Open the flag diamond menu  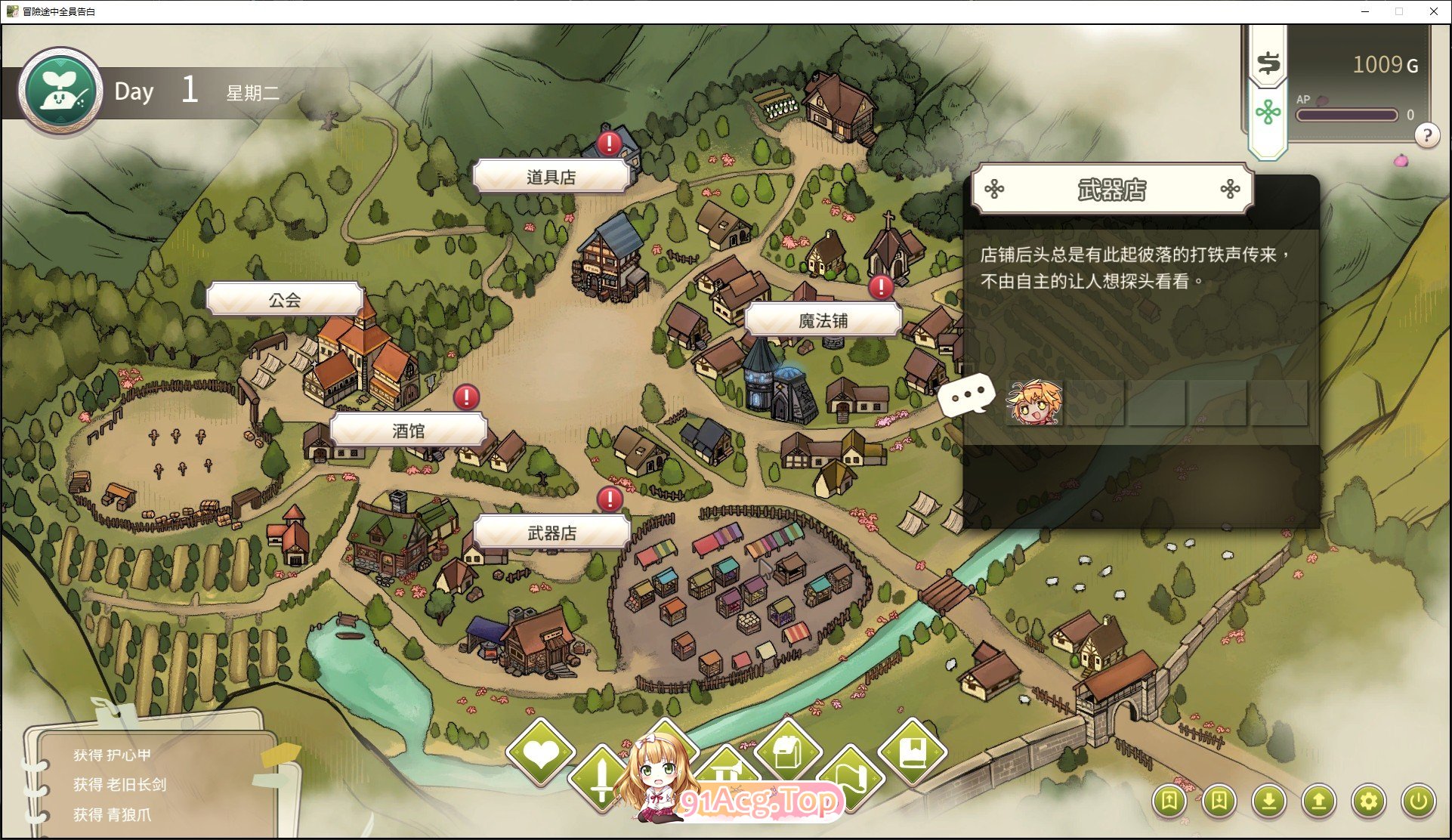click(x=852, y=778)
